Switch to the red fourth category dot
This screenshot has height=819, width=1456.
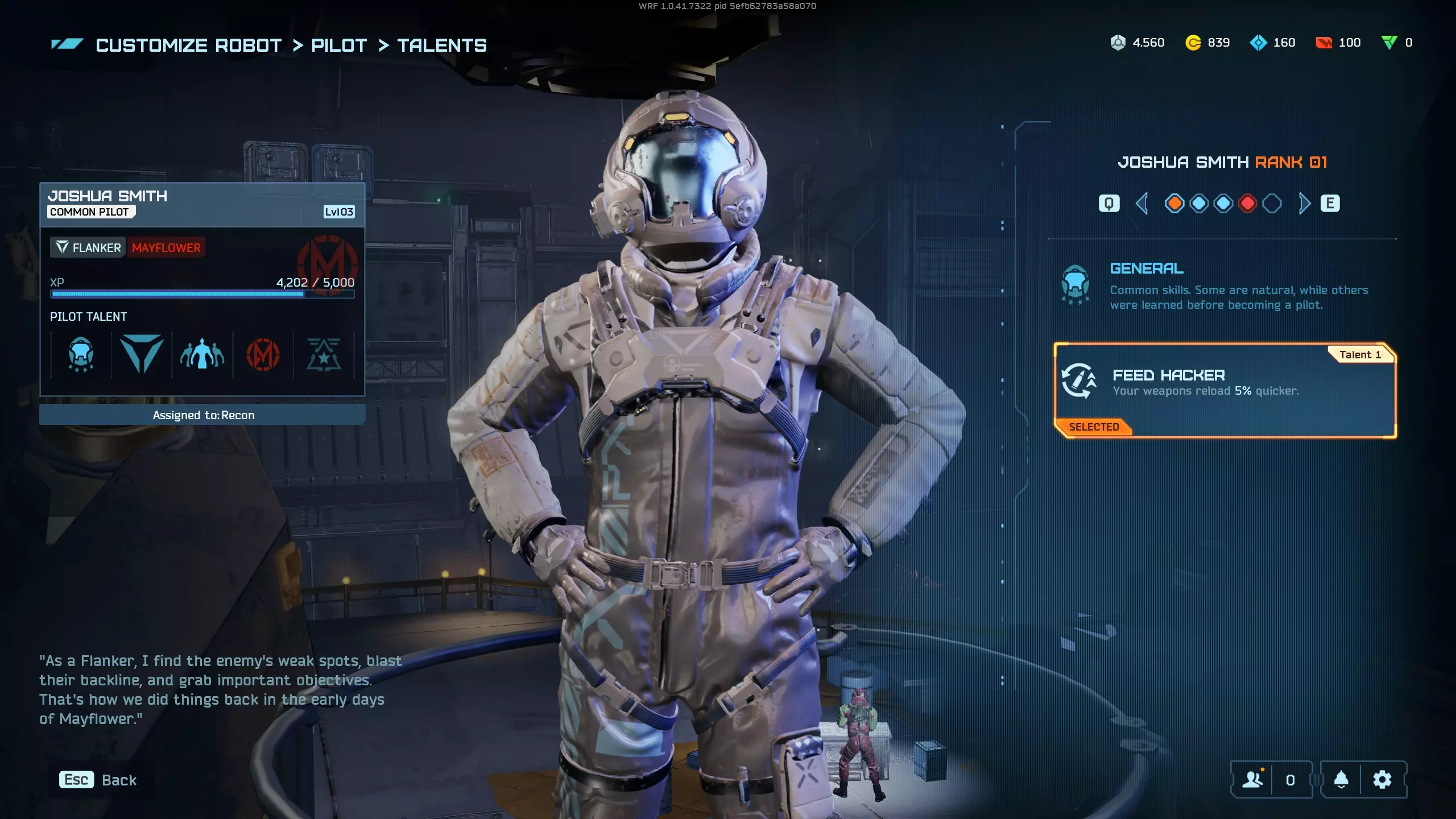pyautogui.click(x=1247, y=204)
